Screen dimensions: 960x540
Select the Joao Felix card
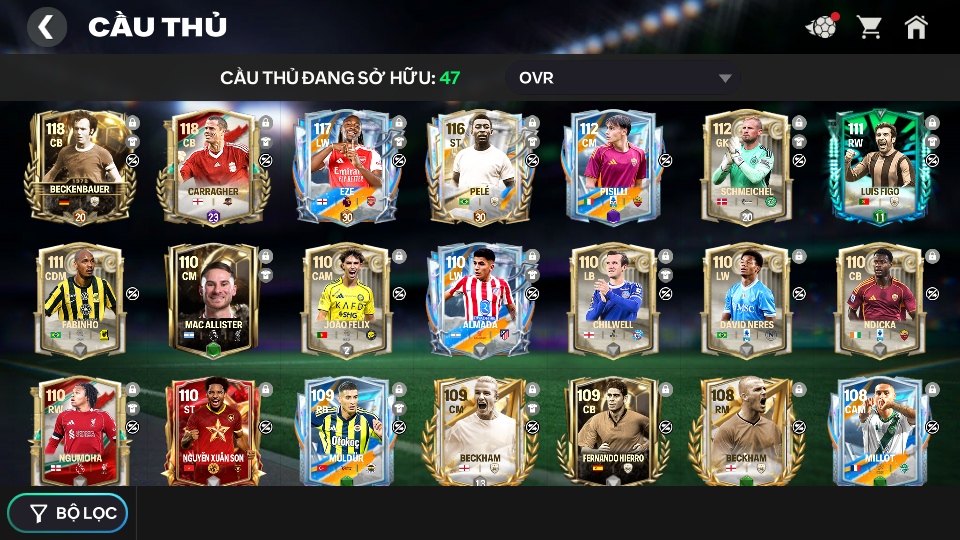tap(347, 300)
